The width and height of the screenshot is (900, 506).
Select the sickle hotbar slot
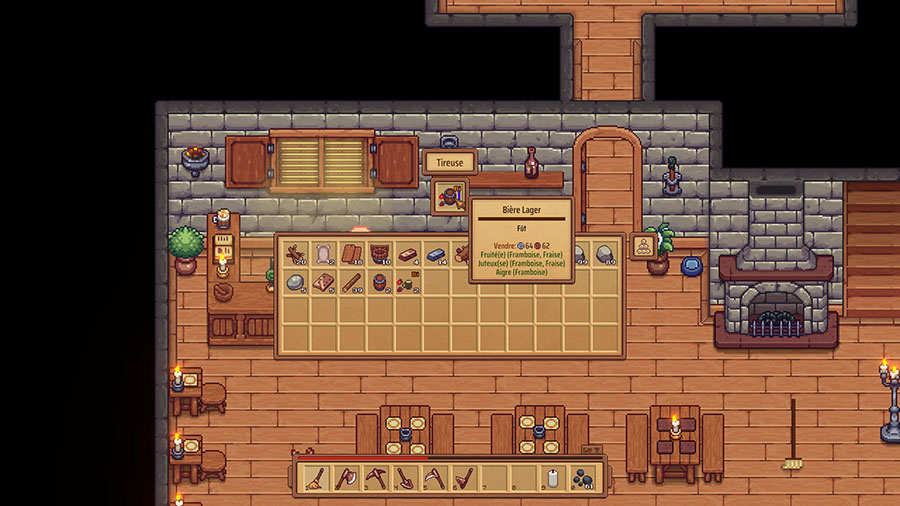click(432, 478)
